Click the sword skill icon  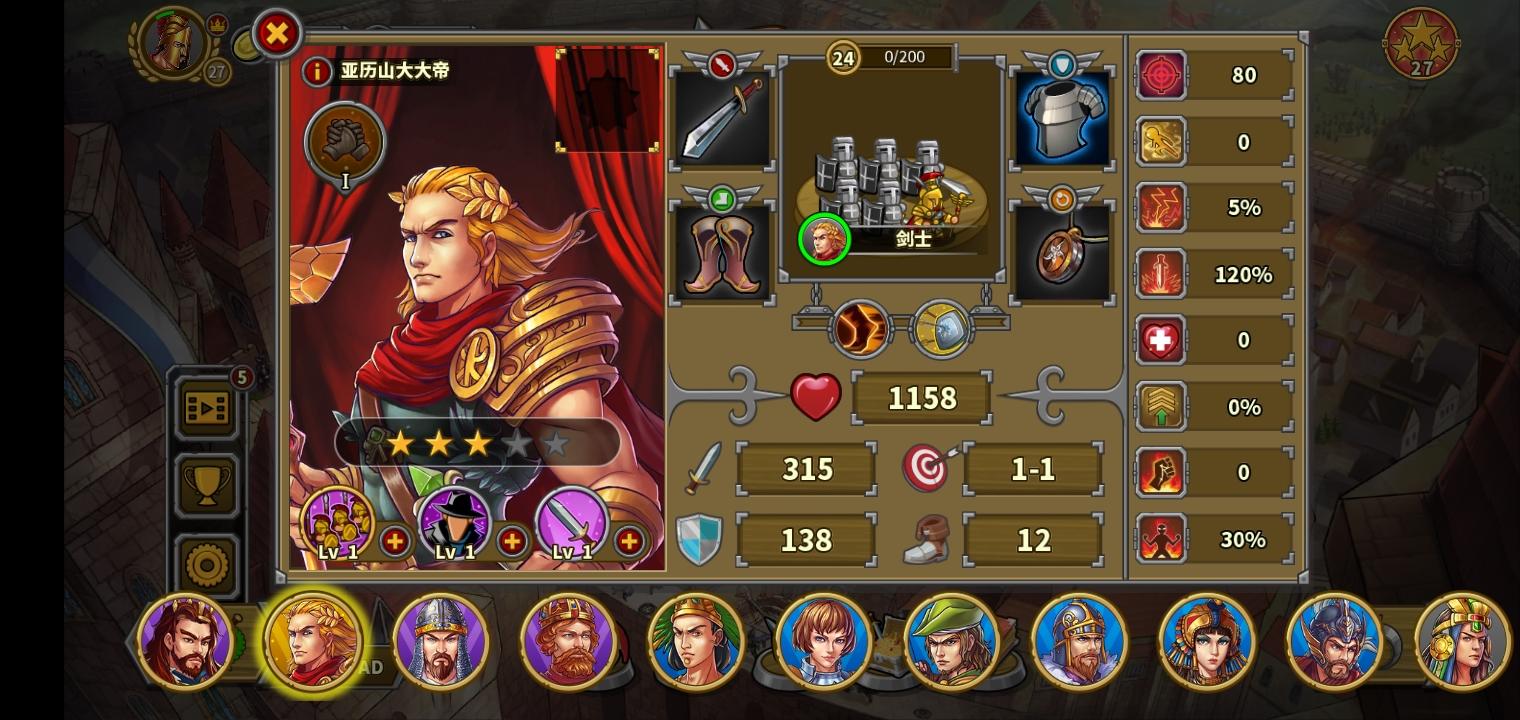tap(572, 520)
